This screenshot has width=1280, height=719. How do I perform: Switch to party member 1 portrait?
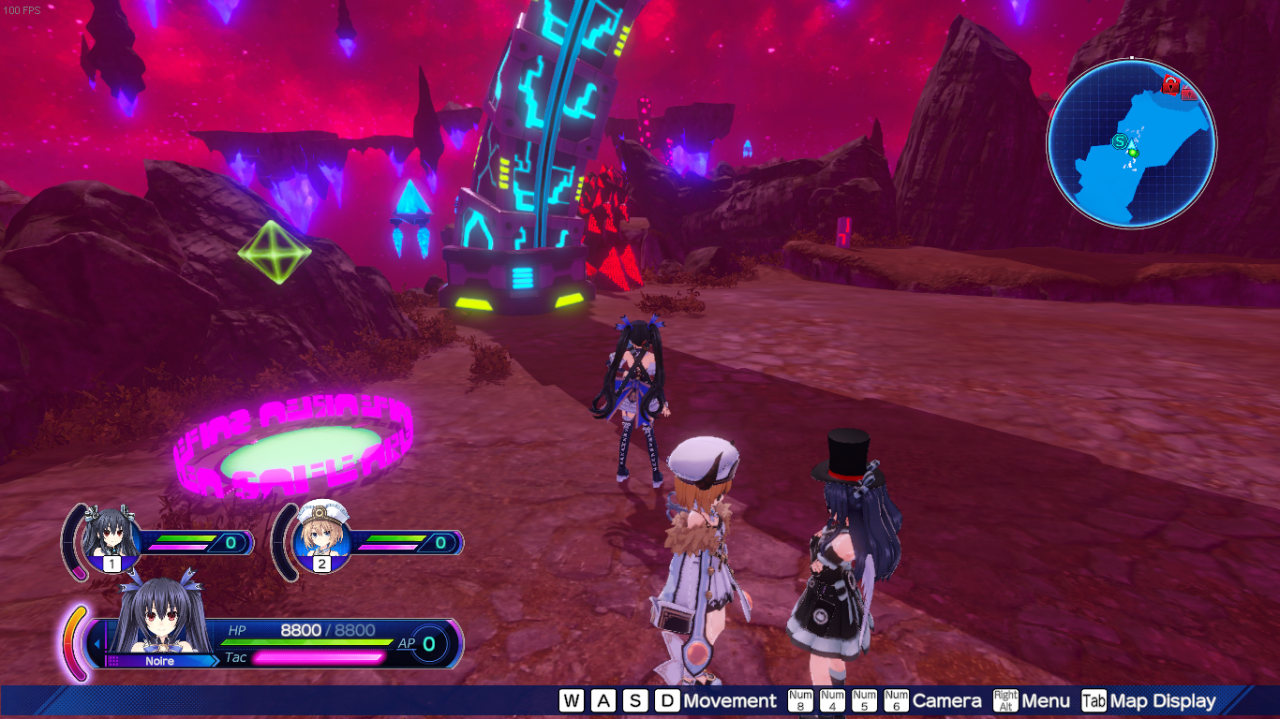[x=110, y=538]
